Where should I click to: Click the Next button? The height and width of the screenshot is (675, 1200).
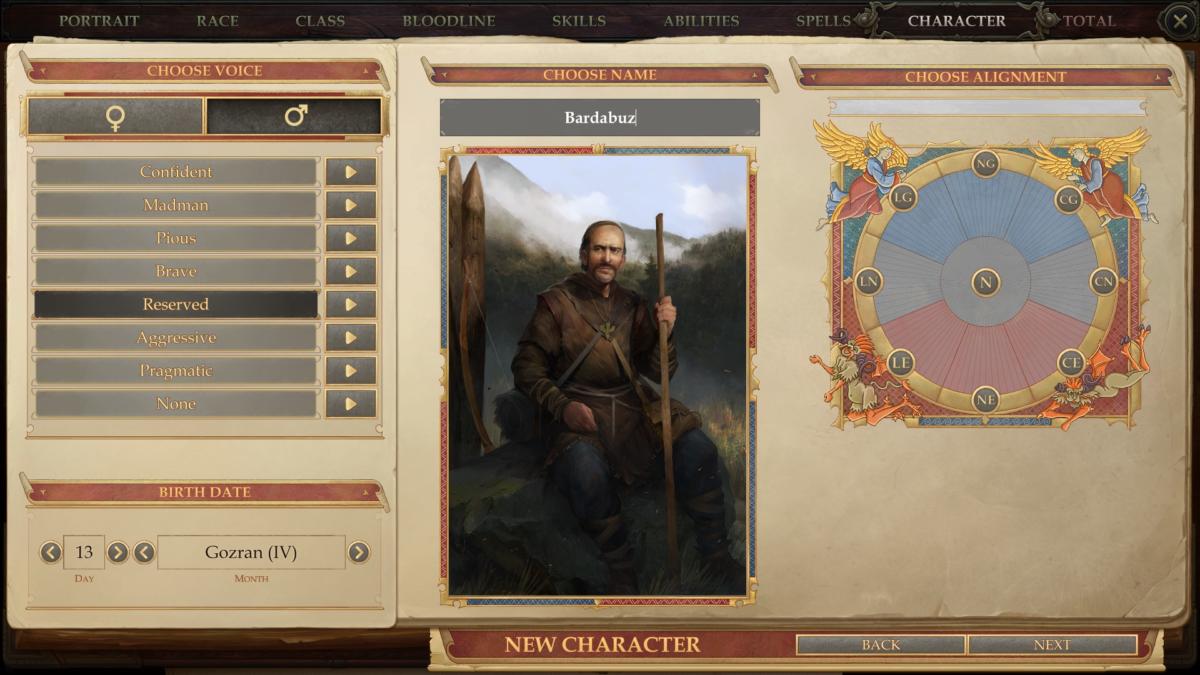click(1052, 645)
